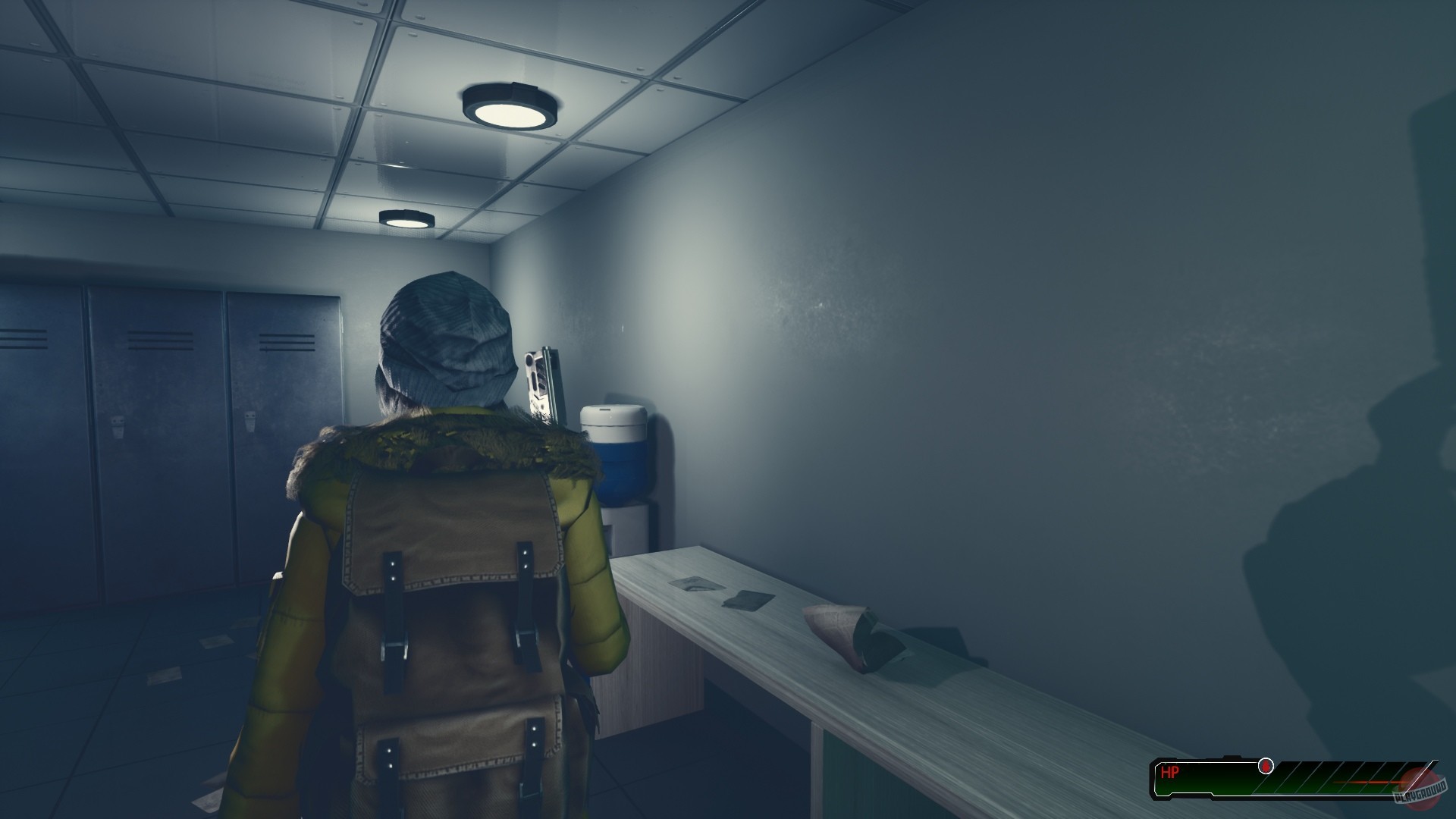1456x819 pixels.
Task: Click the red HP label text
Action: 1171,770
